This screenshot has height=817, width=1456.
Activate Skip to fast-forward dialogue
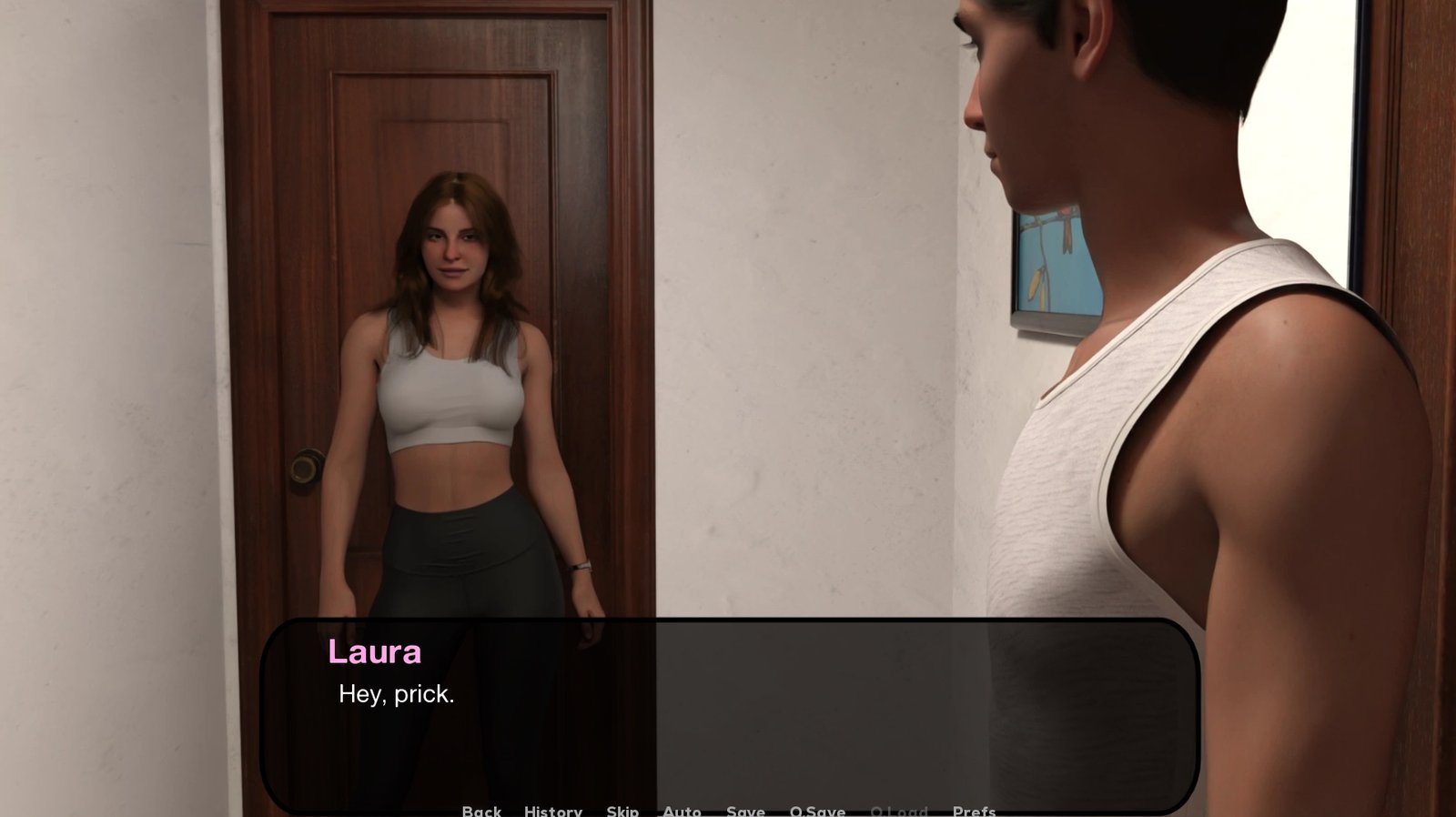[622, 811]
